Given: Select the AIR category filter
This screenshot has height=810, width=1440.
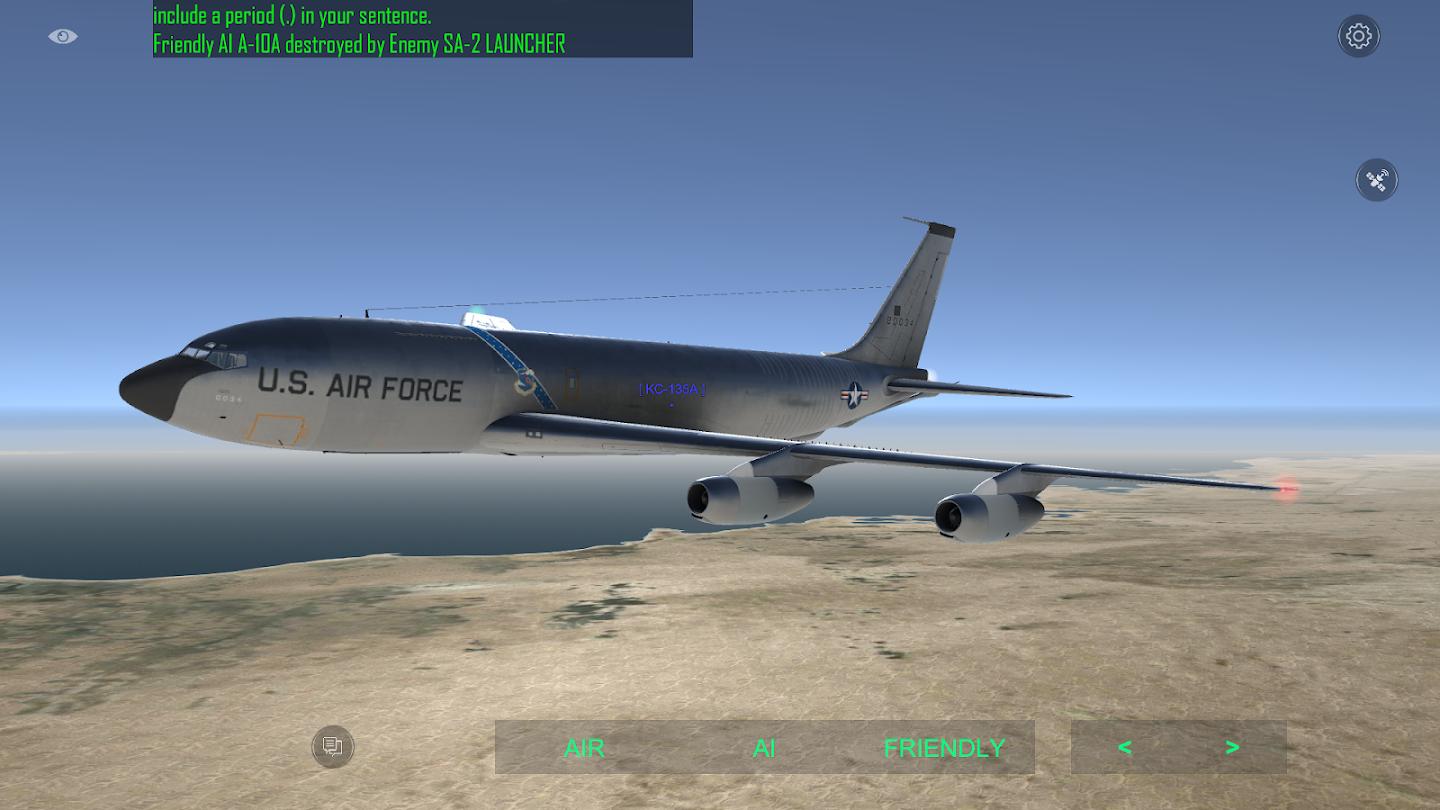Looking at the screenshot, I should click(584, 748).
